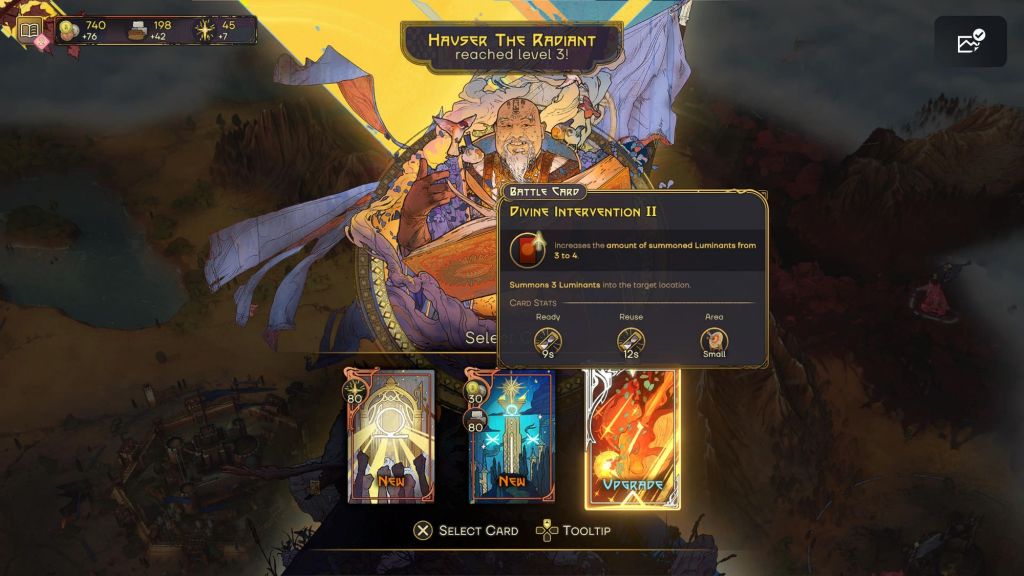
Task: Click the image checkmark overlay button
Action: click(970, 41)
